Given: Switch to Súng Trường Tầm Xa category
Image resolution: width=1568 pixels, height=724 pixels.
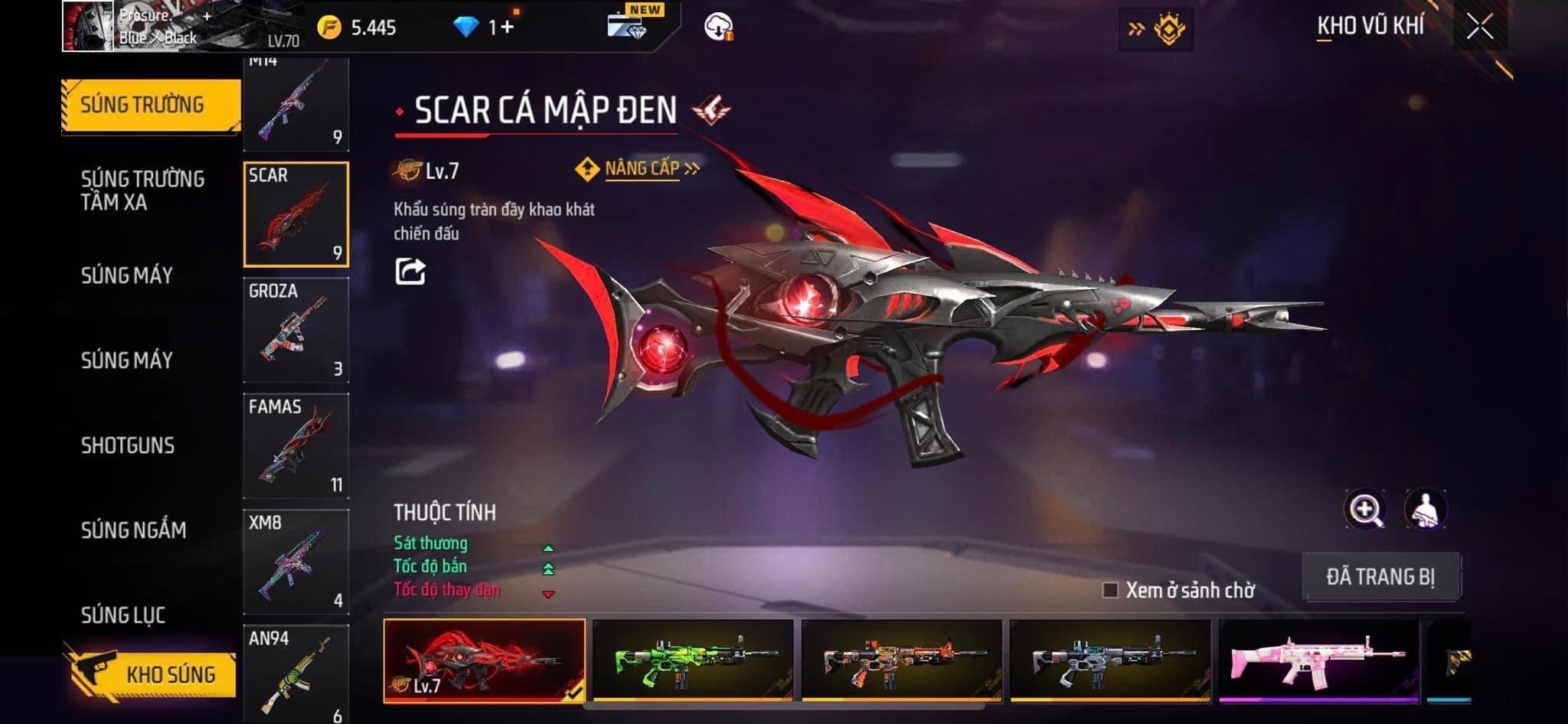Looking at the screenshot, I should point(142,191).
